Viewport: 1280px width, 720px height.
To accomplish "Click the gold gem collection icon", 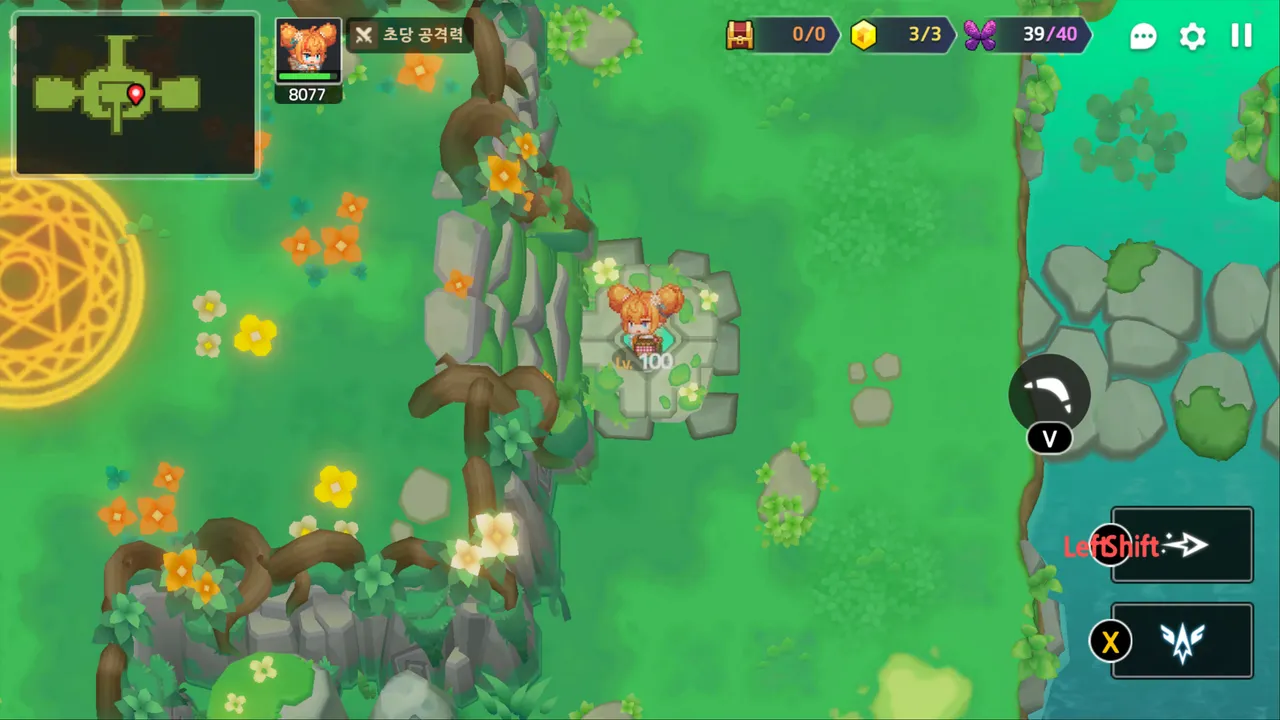I will click(863, 35).
